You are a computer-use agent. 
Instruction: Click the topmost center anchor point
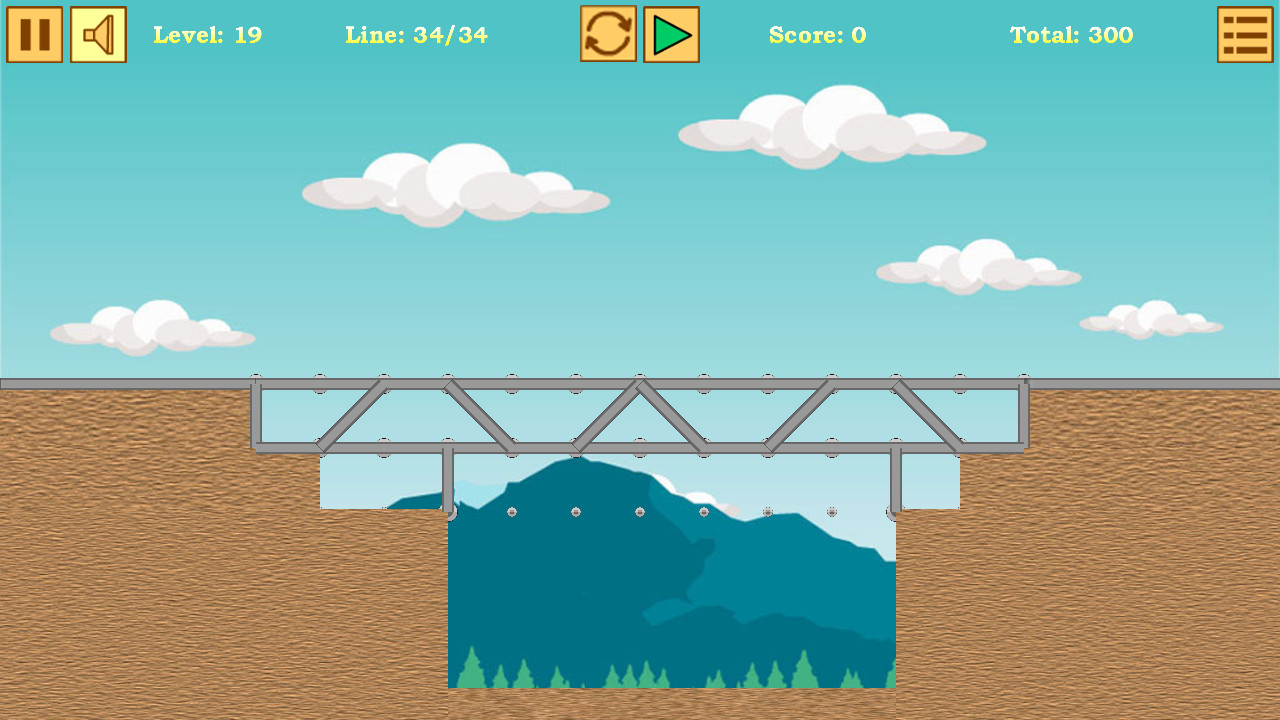coord(640,379)
